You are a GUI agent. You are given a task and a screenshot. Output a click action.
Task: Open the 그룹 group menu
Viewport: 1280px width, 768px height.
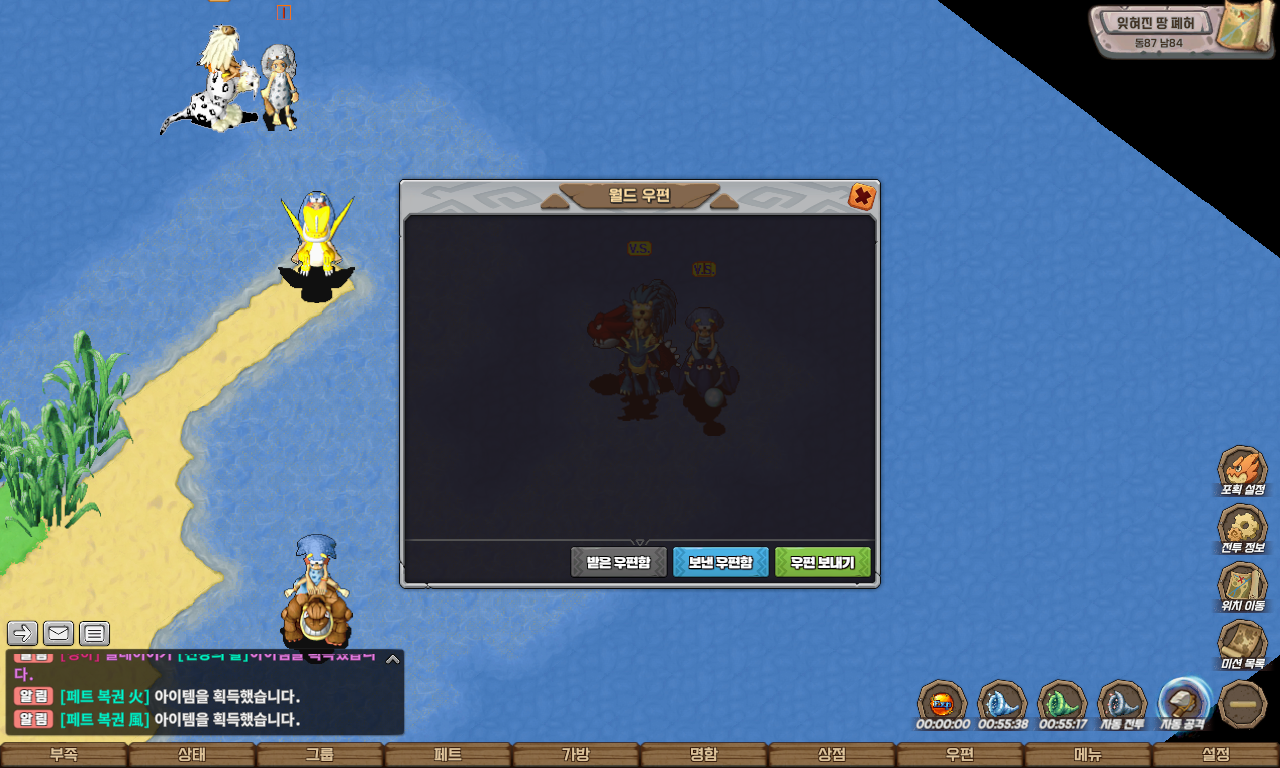click(x=320, y=755)
